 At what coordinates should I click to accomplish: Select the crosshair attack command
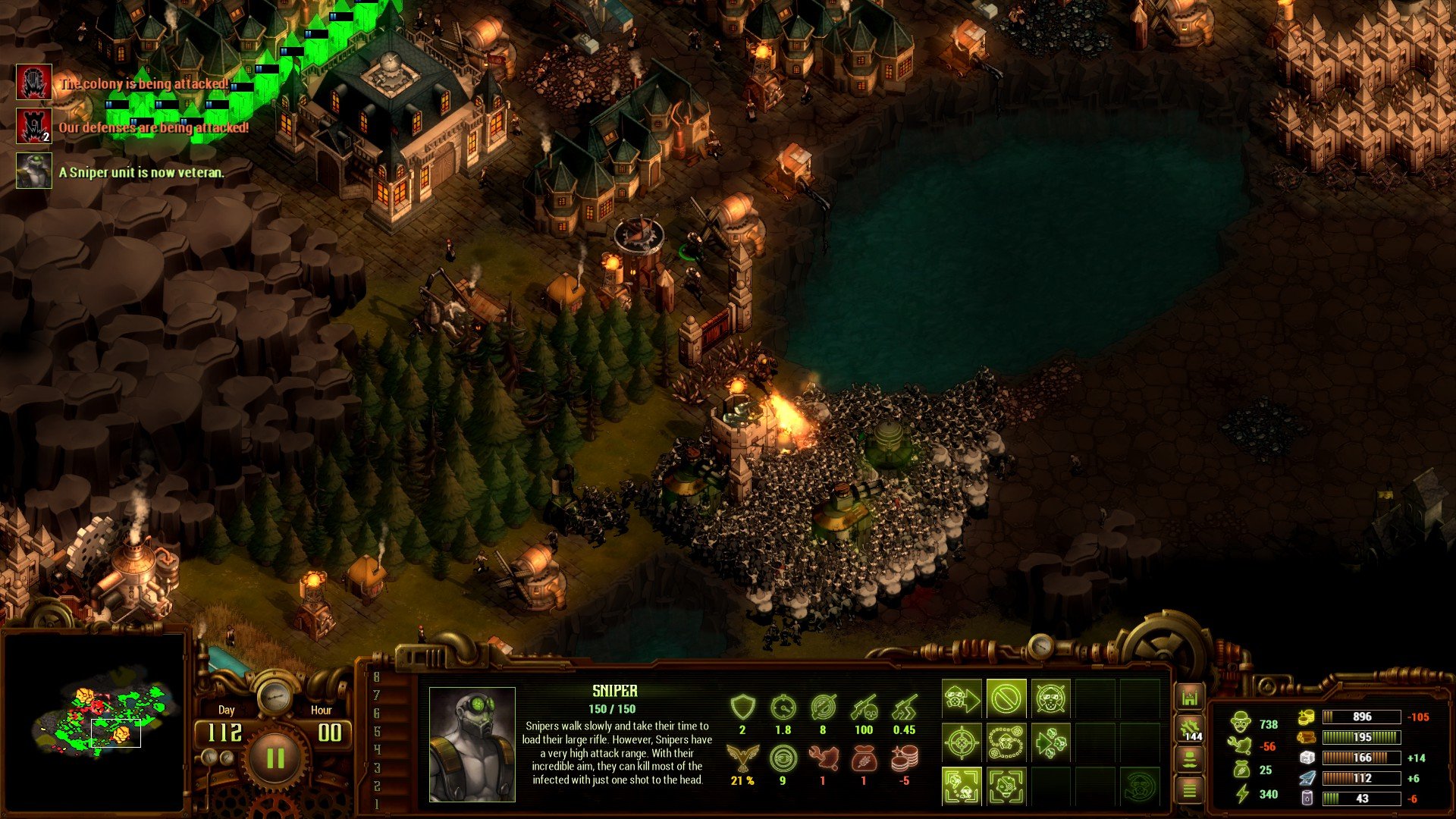[x=962, y=742]
